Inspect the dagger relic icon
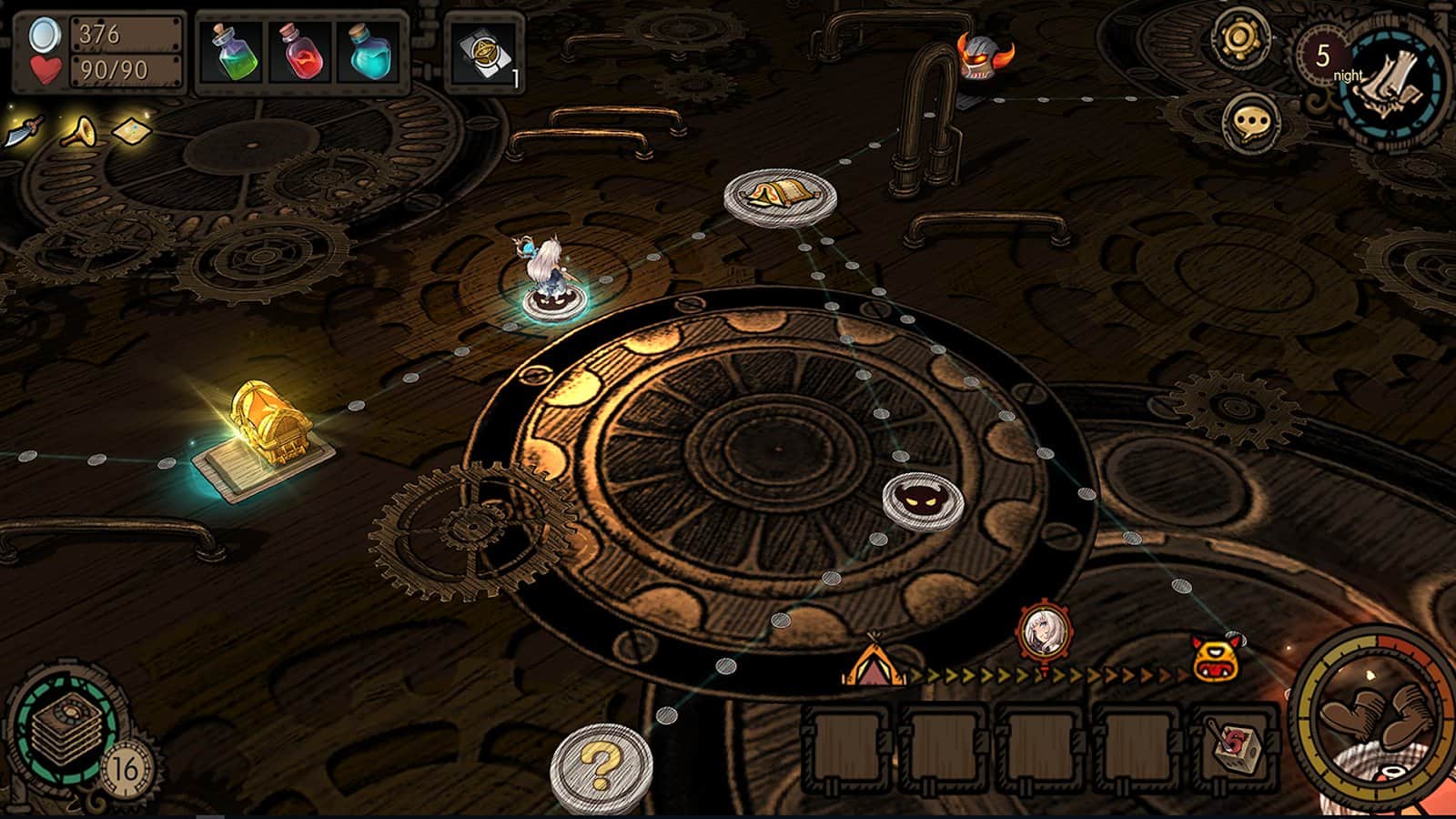1456x819 pixels. (25, 132)
